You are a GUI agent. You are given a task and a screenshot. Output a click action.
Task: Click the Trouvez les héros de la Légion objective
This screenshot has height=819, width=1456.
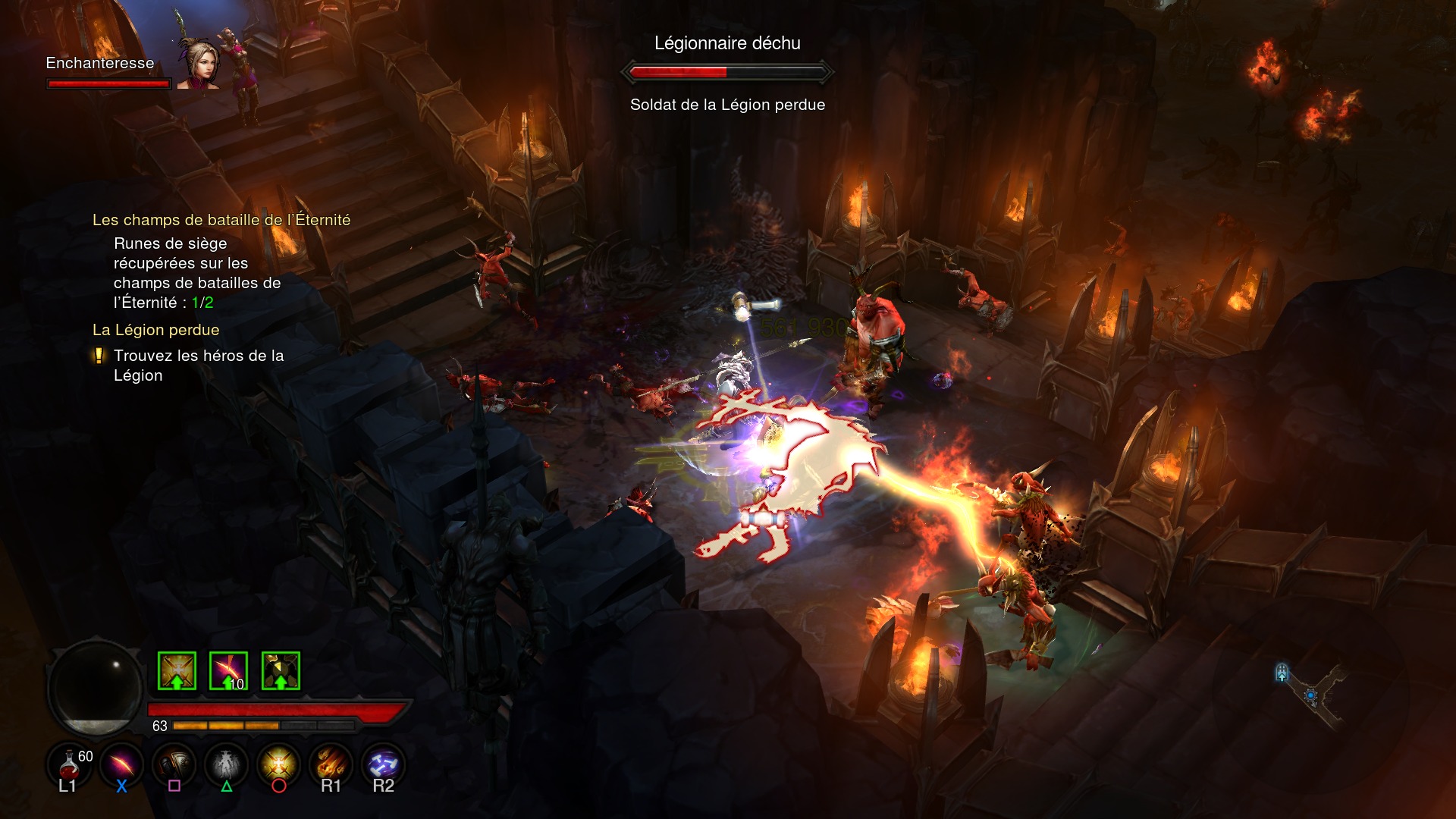tap(198, 366)
